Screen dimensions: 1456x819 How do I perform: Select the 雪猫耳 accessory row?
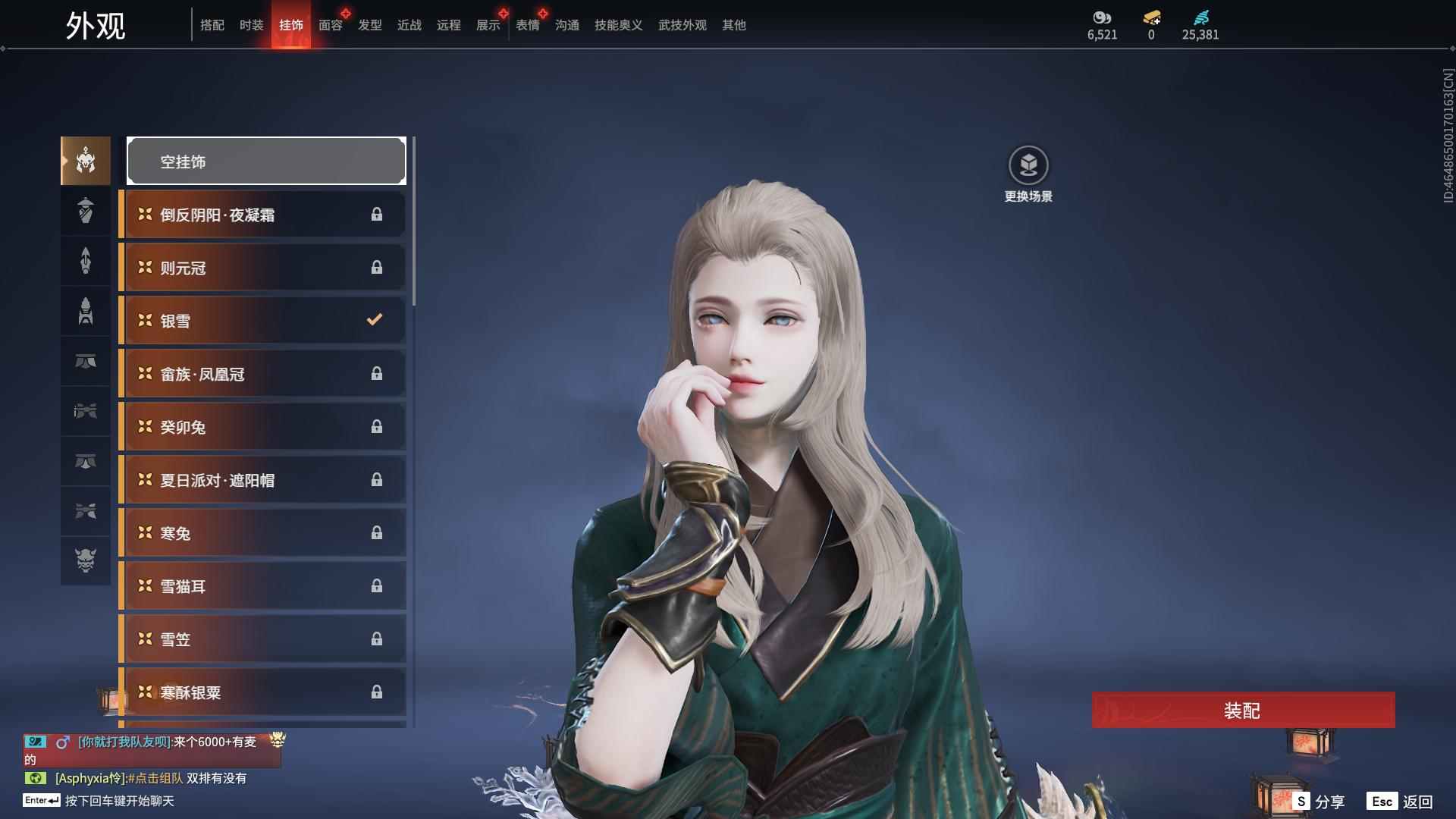point(262,586)
